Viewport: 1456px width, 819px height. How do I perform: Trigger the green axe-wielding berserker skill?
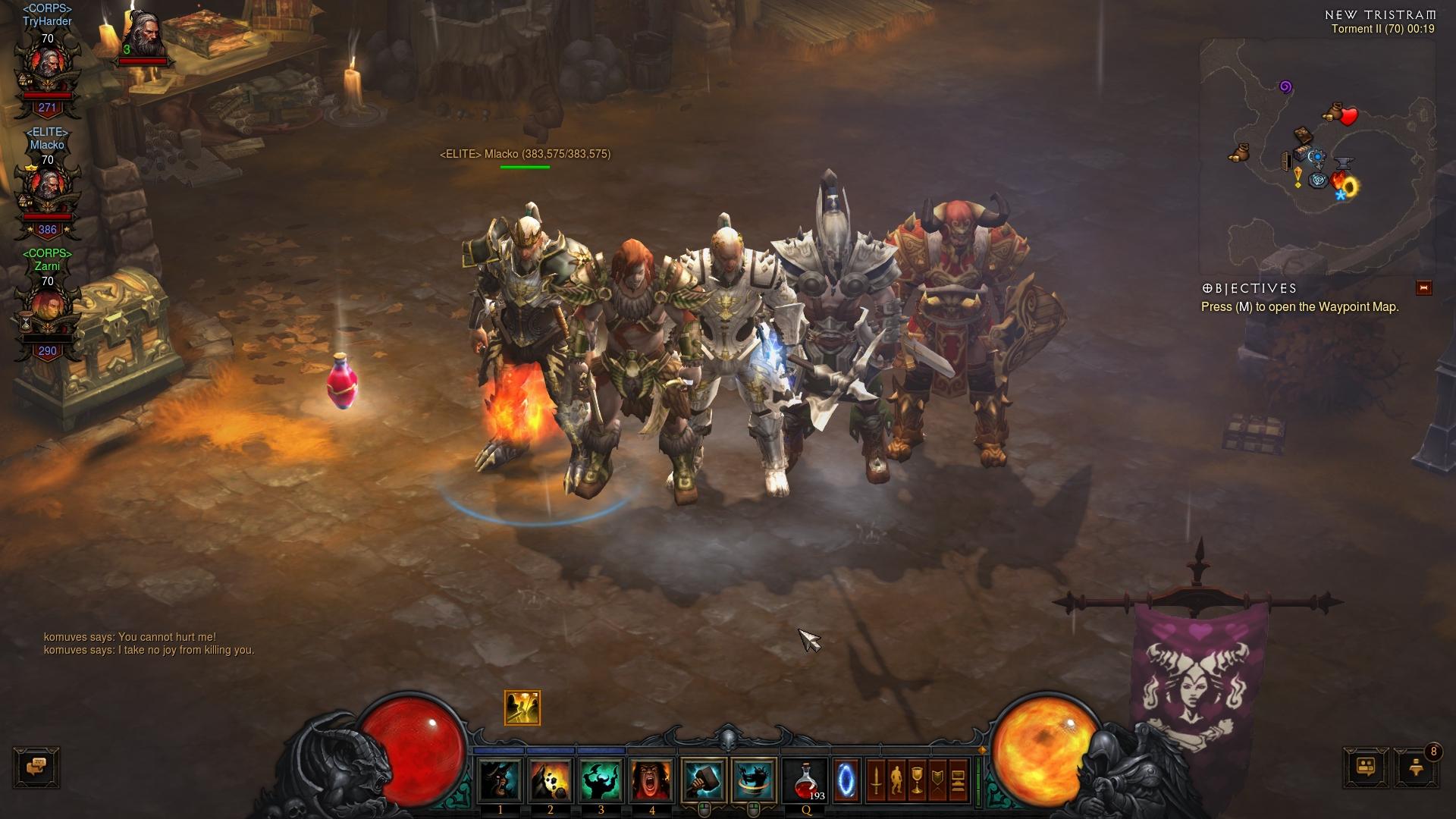[601, 781]
